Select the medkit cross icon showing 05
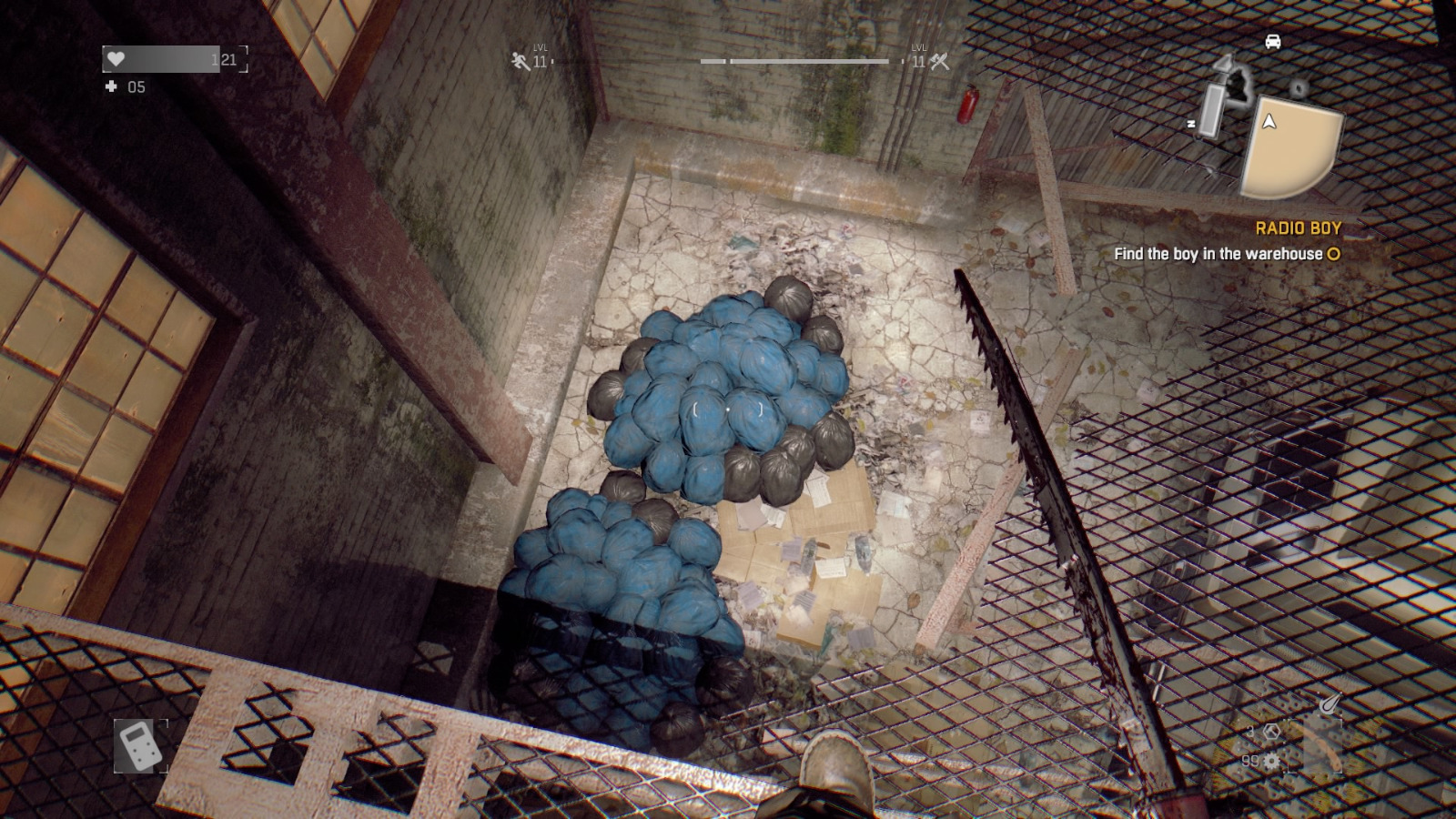Image resolution: width=1456 pixels, height=819 pixels. 111,88
